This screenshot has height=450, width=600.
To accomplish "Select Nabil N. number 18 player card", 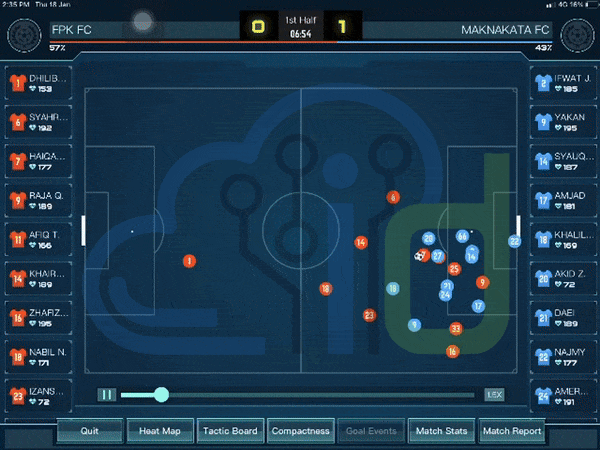I will coord(37,356).
